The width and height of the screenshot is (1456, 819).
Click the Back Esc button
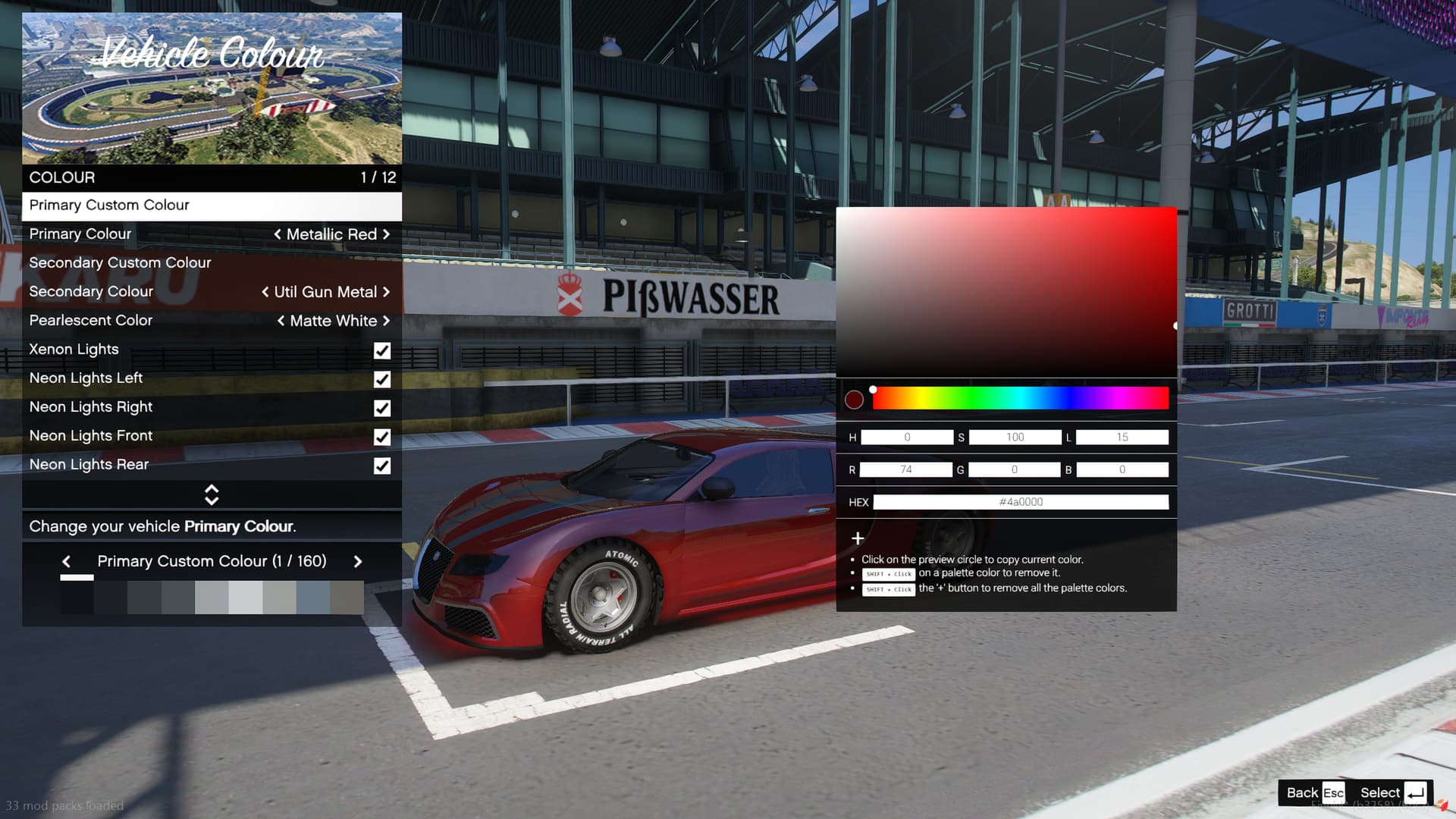point(1311,792)
